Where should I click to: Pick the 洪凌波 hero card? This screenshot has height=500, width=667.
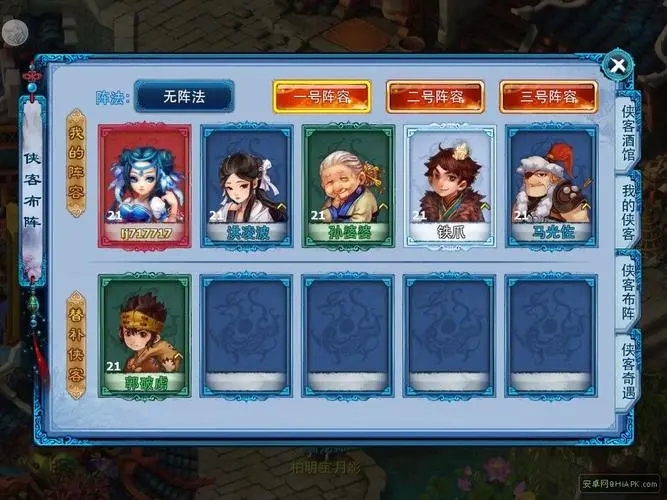pyautogui.click(x=246, y=186)
